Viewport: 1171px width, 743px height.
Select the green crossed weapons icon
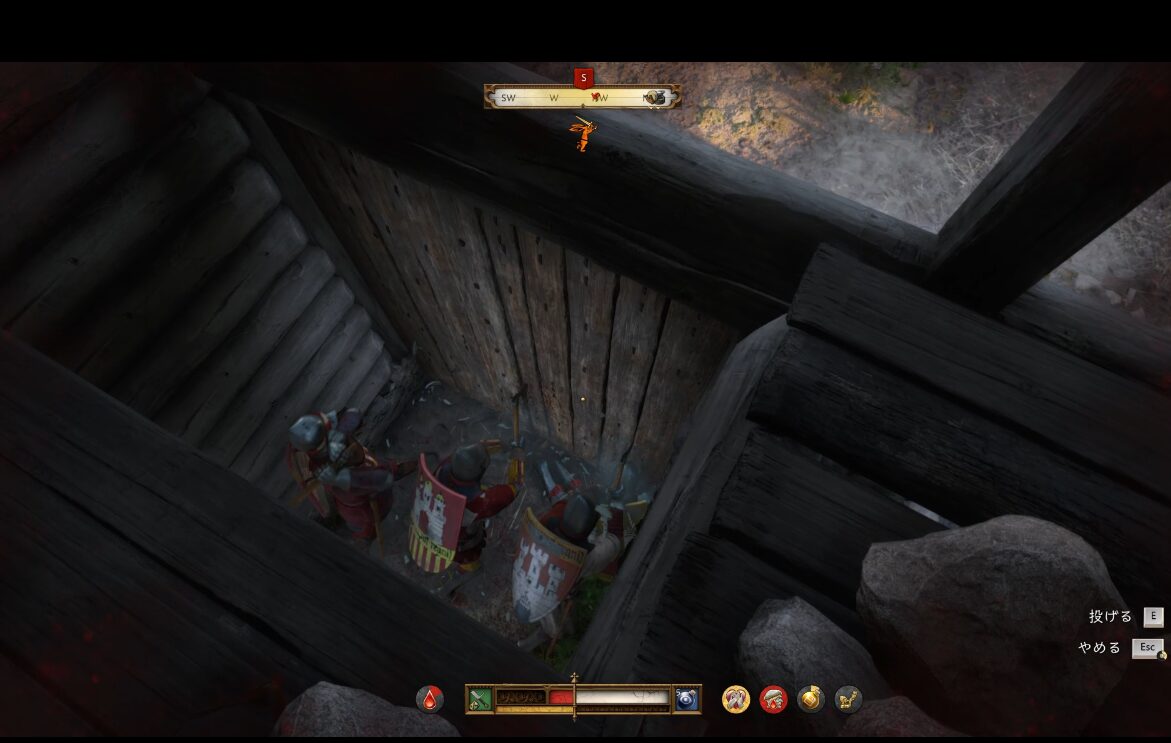pyautogui.click(x=479, y=699)
